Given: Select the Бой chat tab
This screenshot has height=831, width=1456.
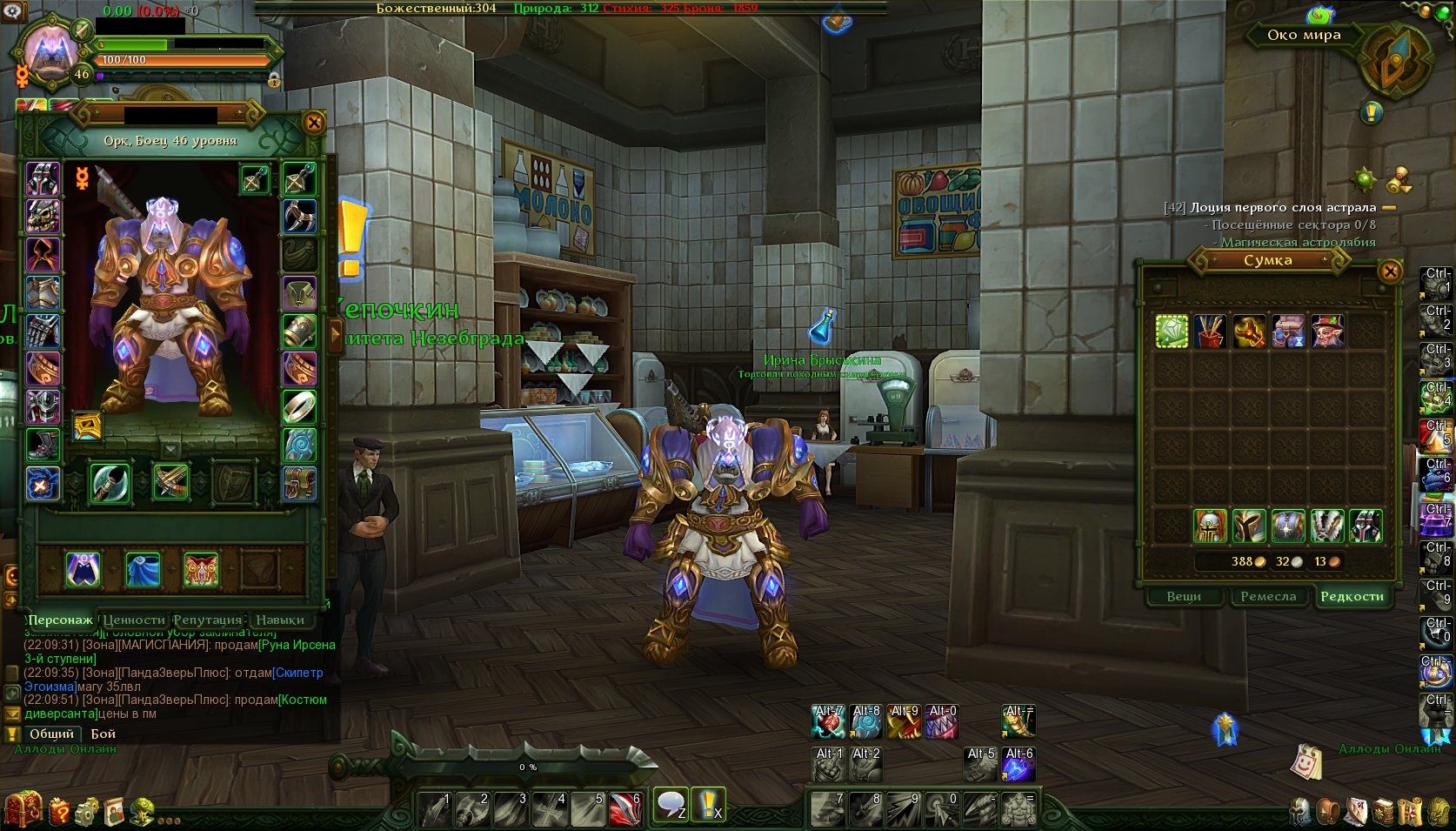Looking at the screenshot, I should (x=103, y=734).
